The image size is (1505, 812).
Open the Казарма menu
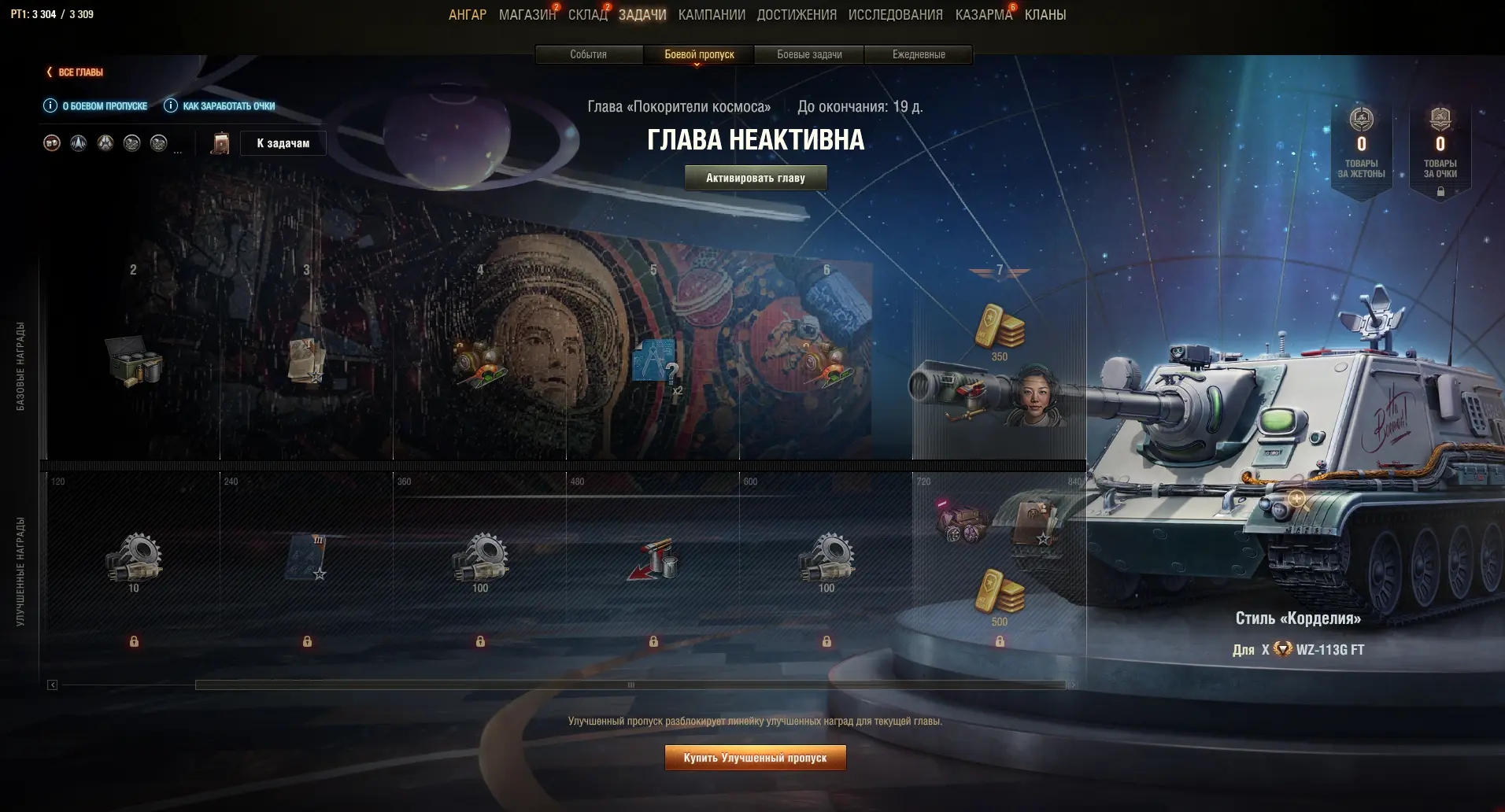(x=983, y=15)
